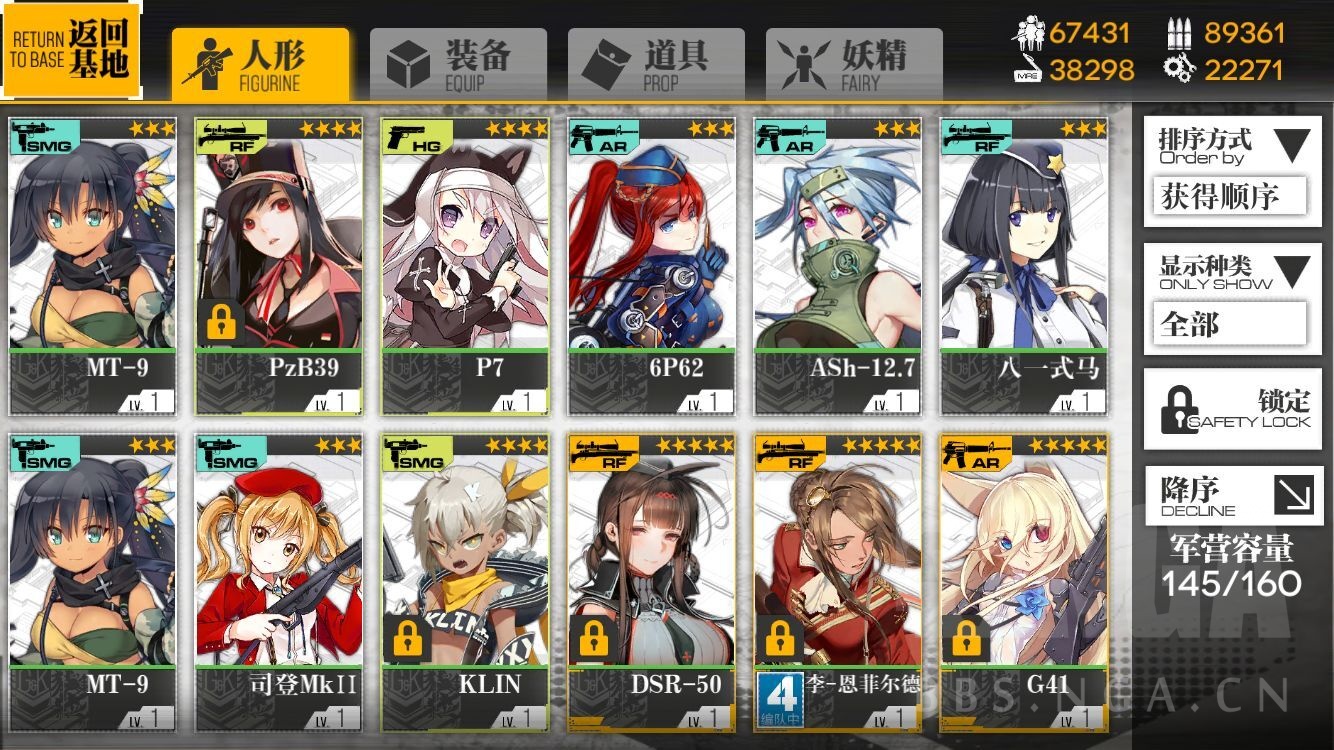Switch to the 装备 EQUIP tab
The width and height of the screenshot is (1334, 750).
coord(457,60)
